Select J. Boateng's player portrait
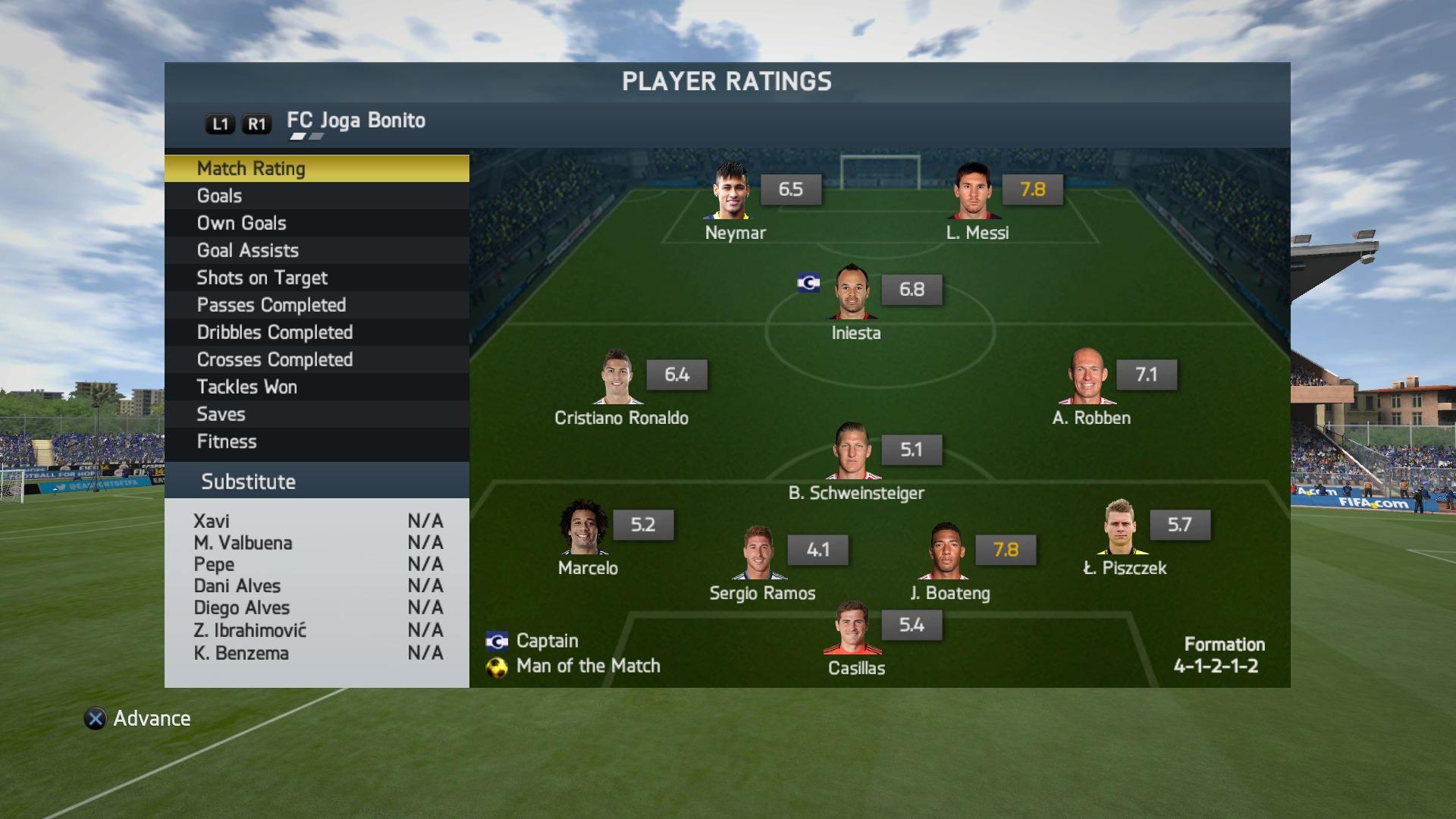 [x=947, y=551]
